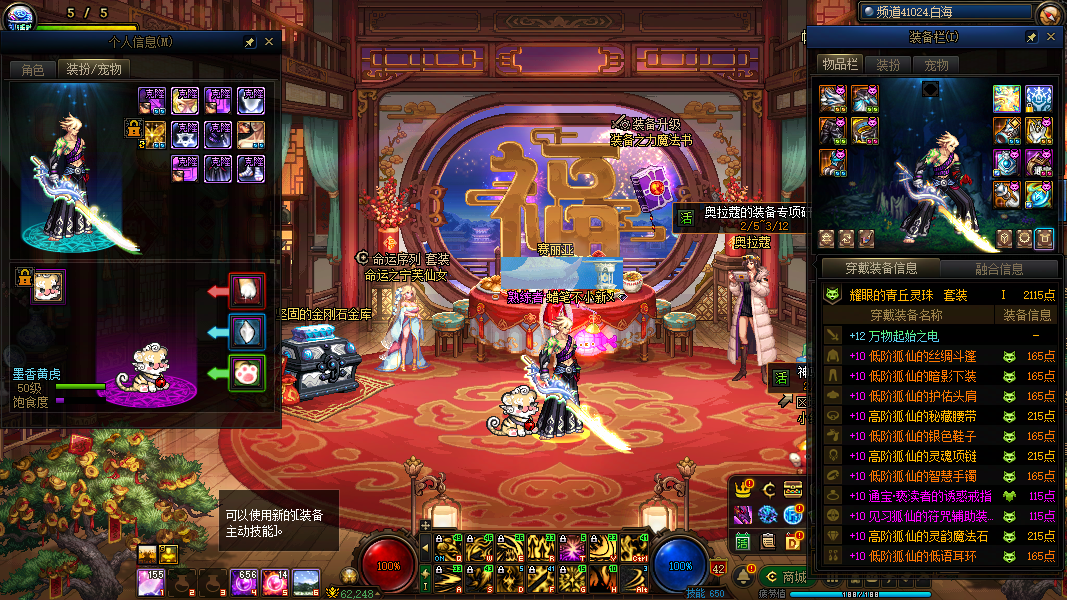Select the 装扮/宠物 tab

[x=94, y=70]
